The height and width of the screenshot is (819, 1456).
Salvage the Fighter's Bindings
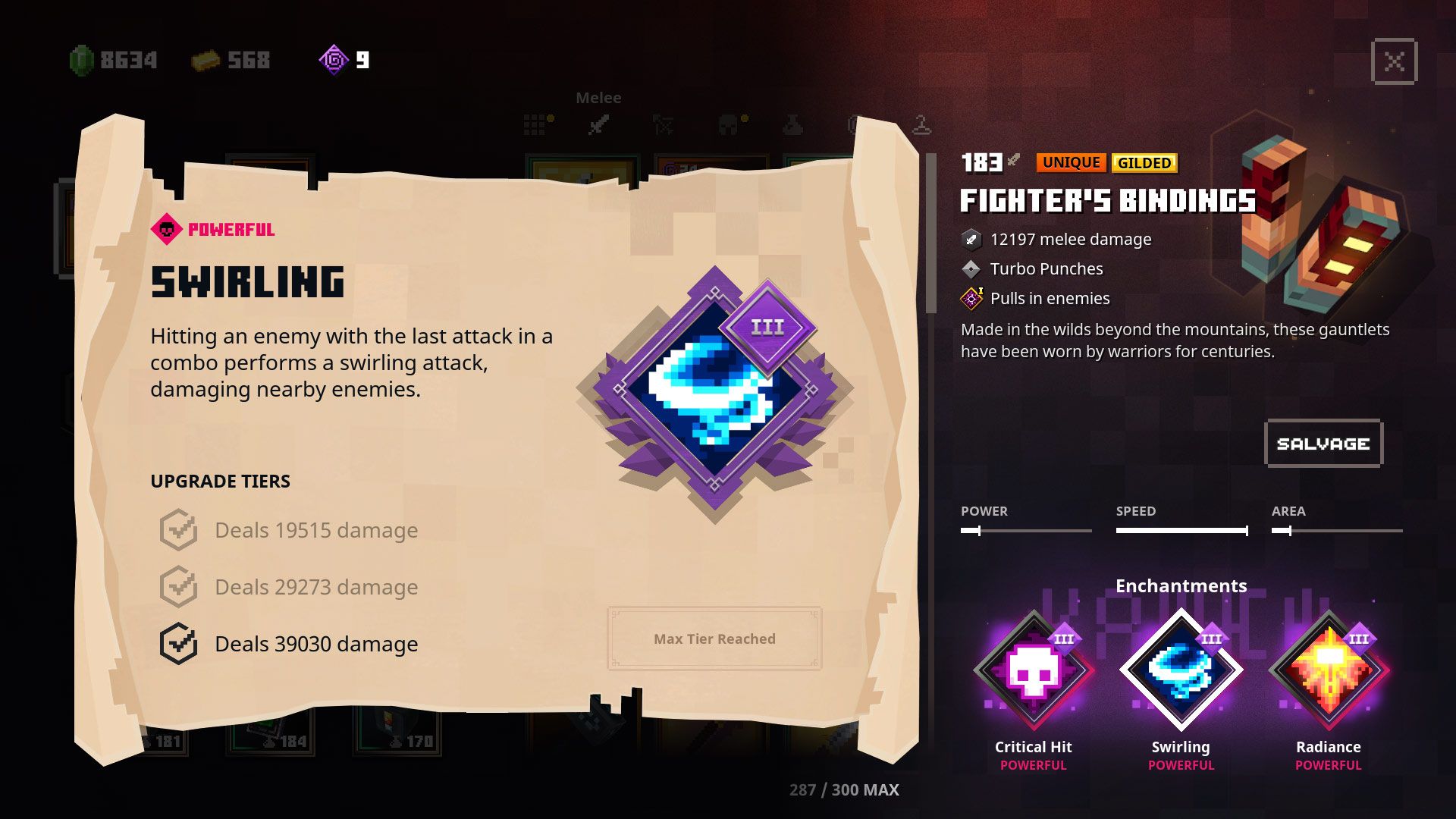(1323, 444)
